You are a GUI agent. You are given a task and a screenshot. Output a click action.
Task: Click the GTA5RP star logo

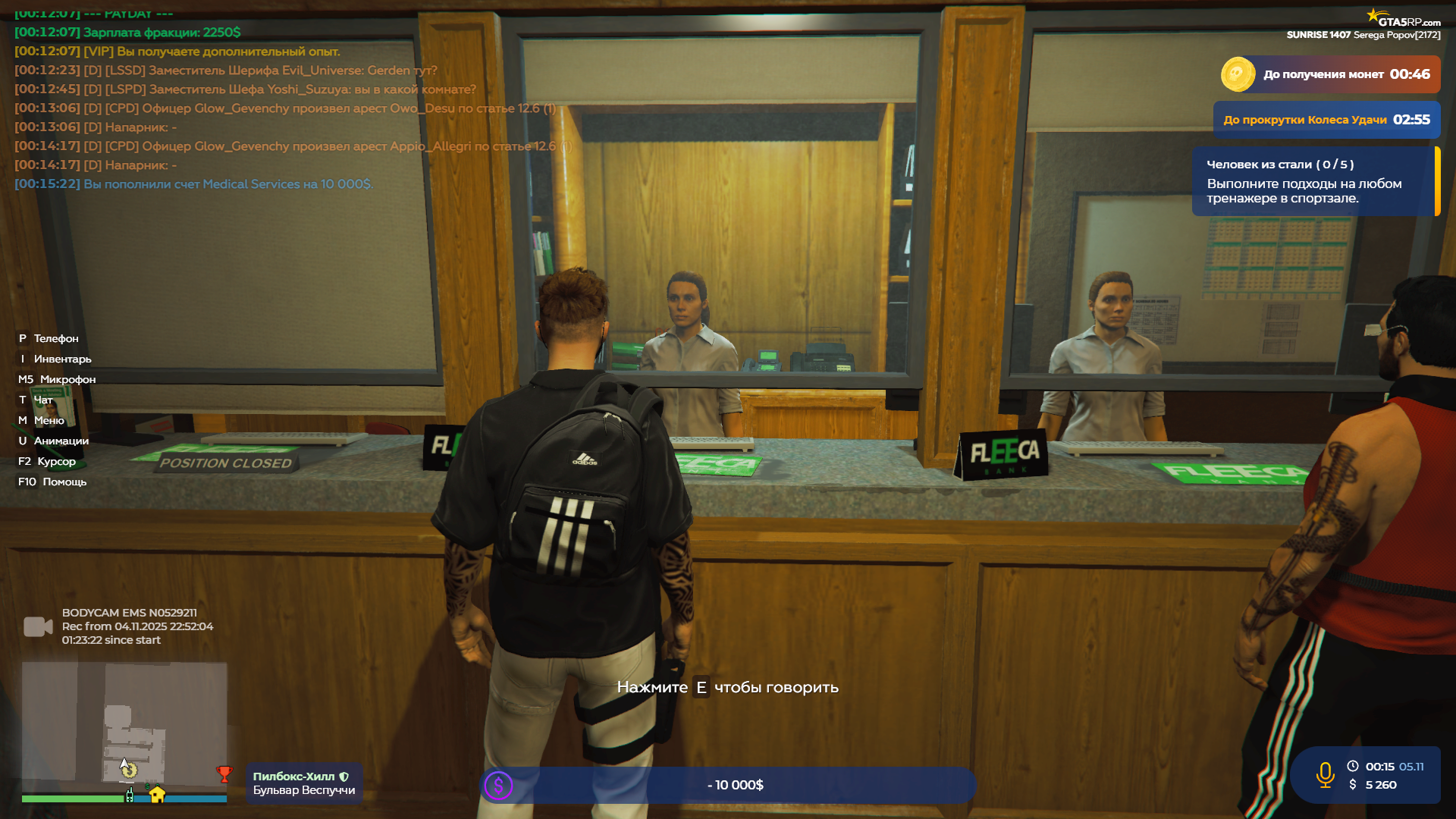(x=1375, y=14)
